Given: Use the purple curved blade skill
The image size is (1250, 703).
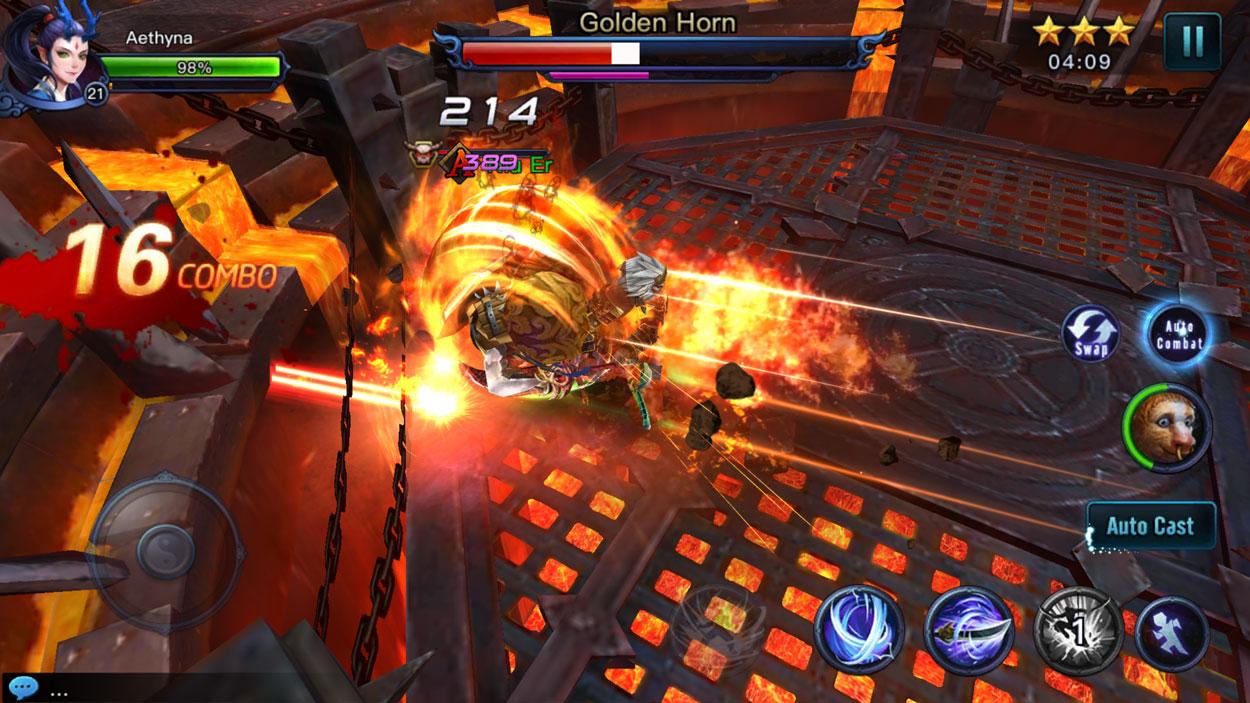Looking at the screenshot, I should click(x=969, y=631).
